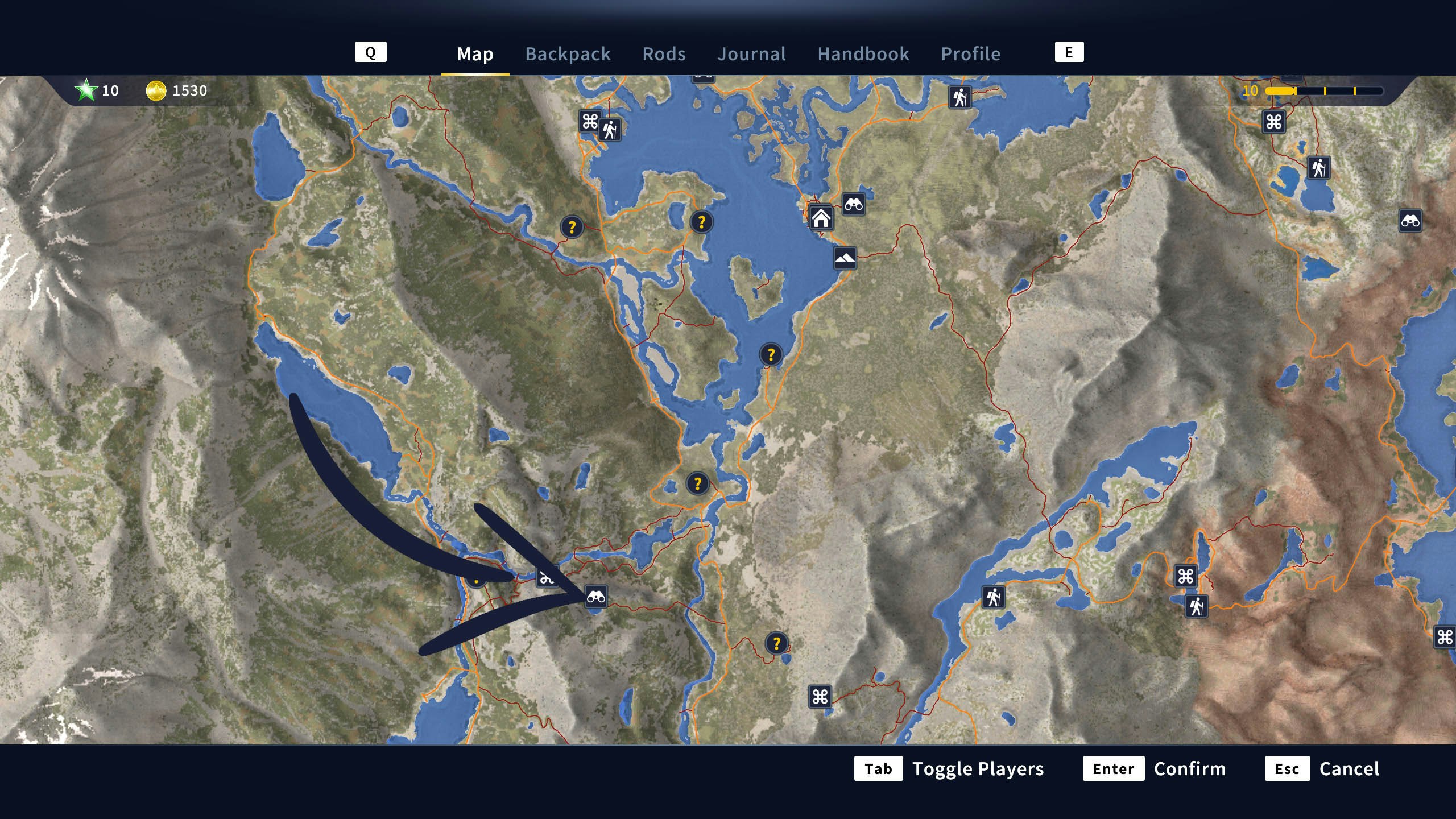Open the Handbook tab
1456x819 pixels.
(x=863, y=54)
